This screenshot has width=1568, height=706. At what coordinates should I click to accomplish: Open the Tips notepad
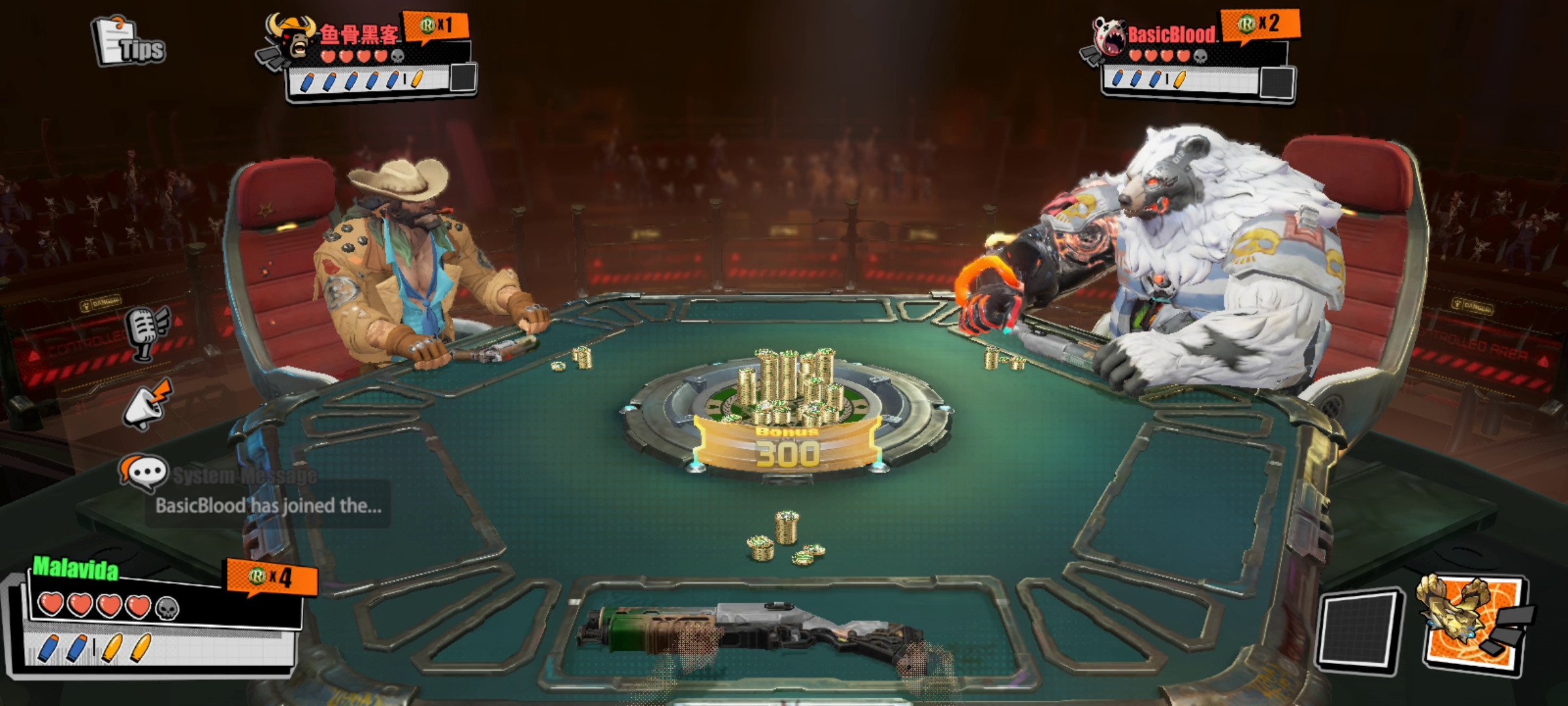(x=128, y=42)
